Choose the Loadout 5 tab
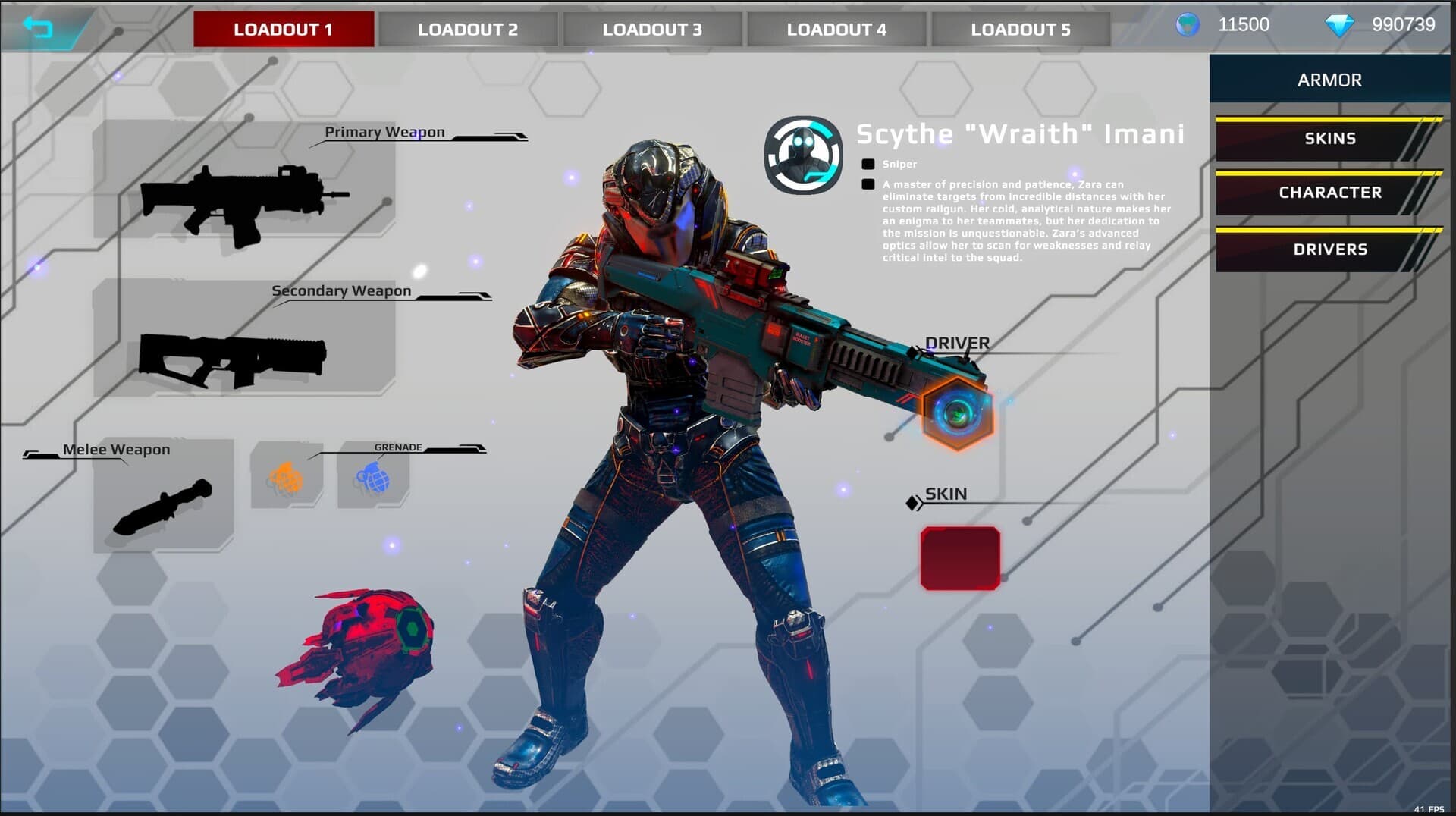The image size is (1456, 816). tap(1021, 30)
